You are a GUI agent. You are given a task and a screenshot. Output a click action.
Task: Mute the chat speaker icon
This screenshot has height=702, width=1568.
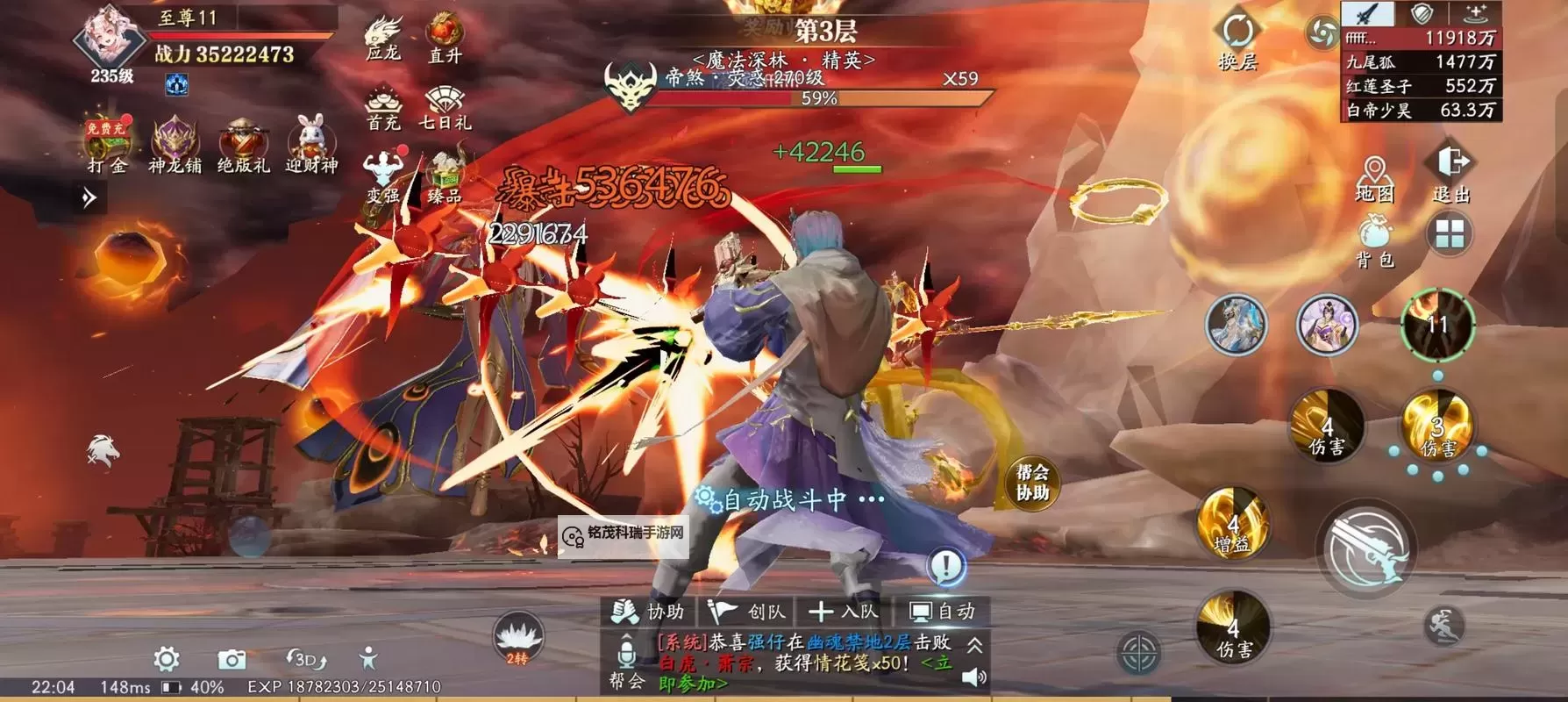973,678
